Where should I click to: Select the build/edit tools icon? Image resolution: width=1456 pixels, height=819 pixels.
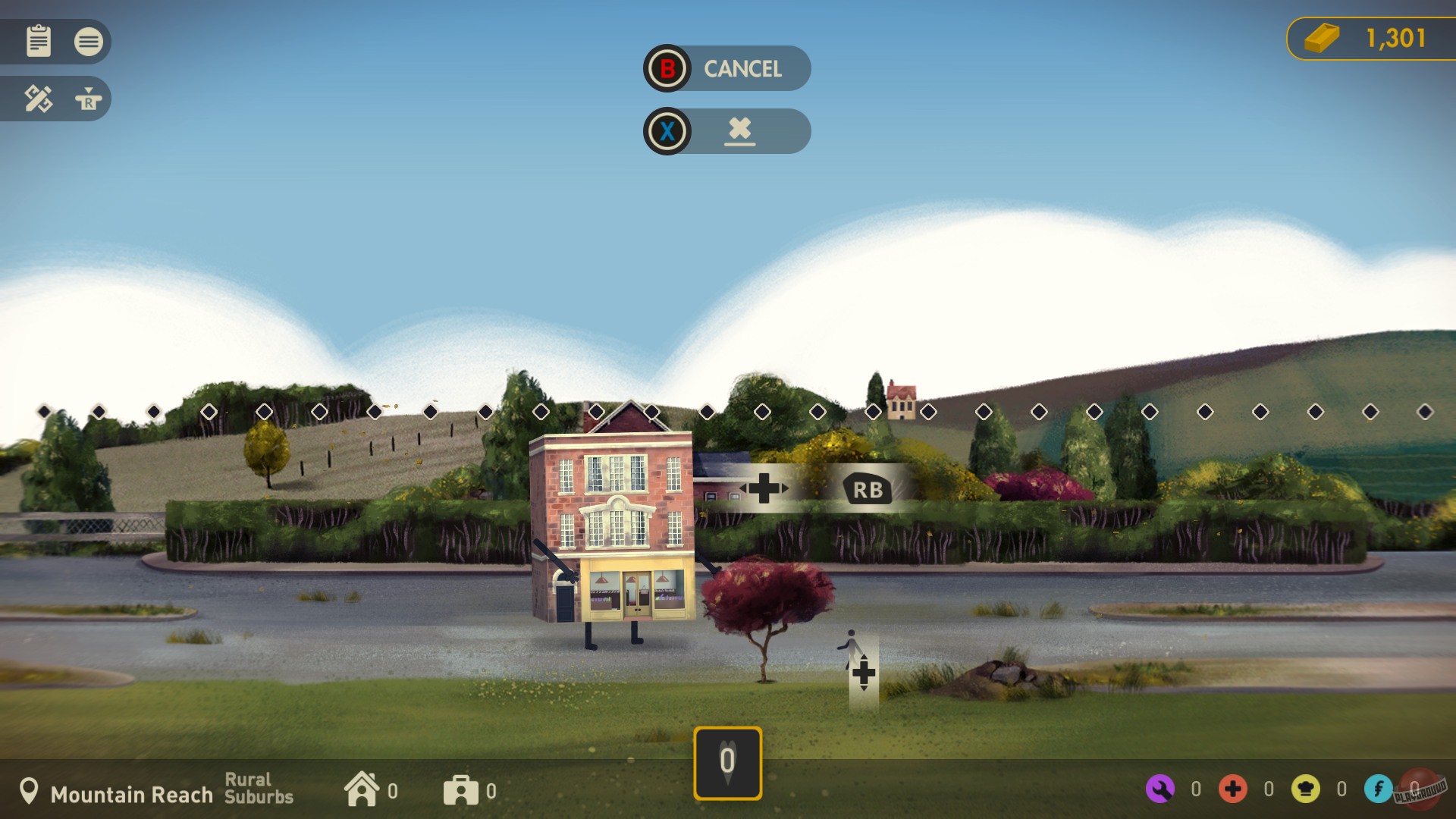click(x=39, y=98)
